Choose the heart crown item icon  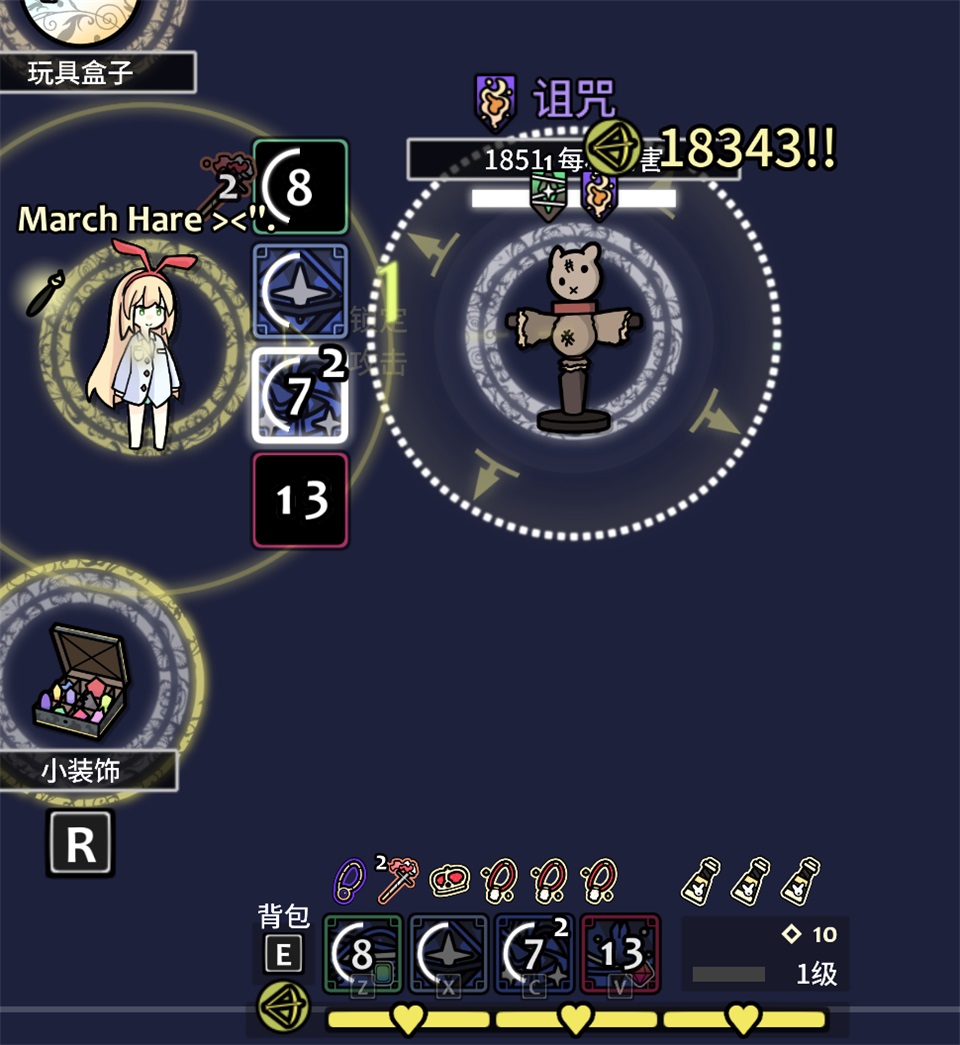(449, 879)
